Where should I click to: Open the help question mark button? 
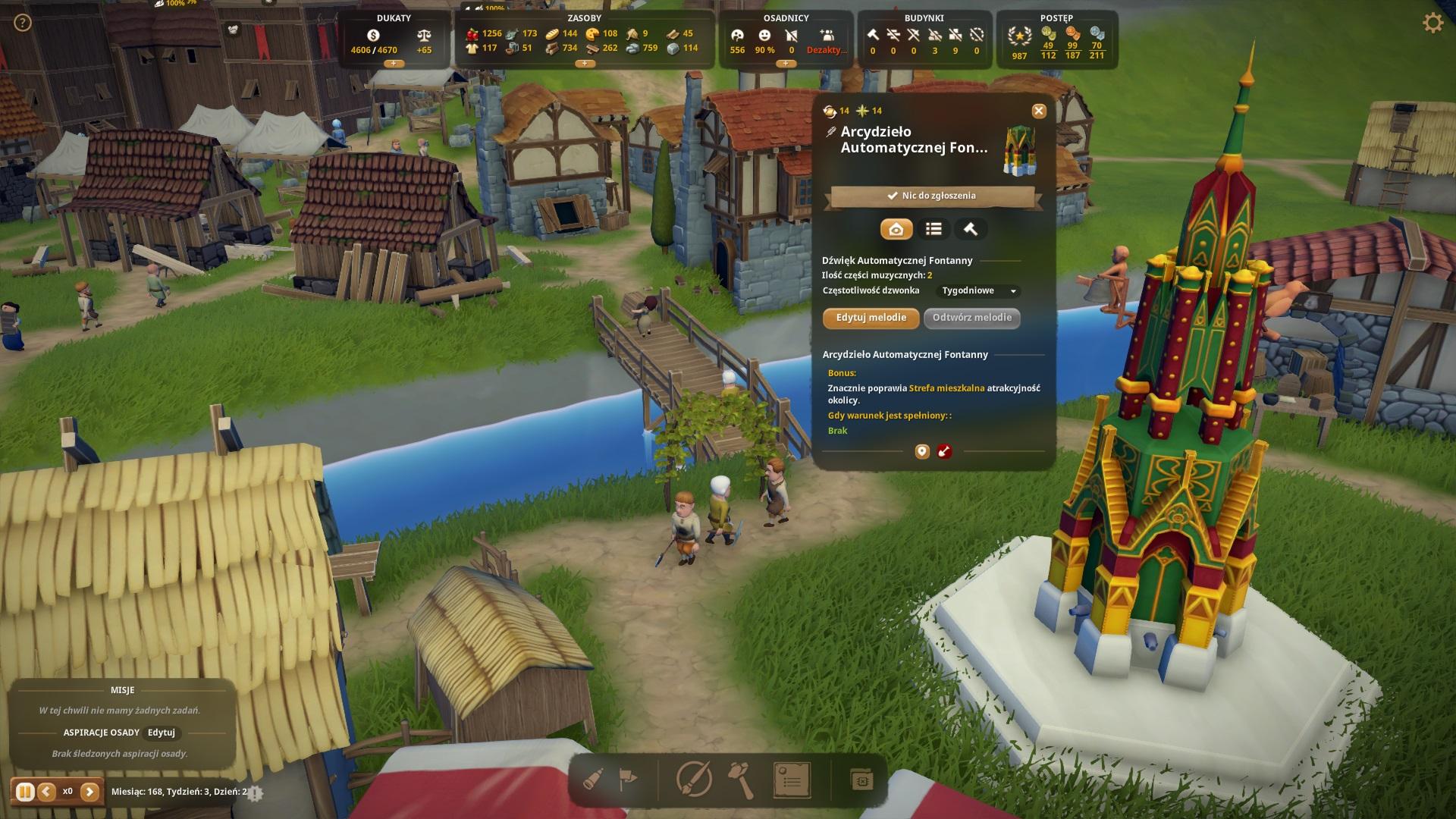(x=23, y=23)
